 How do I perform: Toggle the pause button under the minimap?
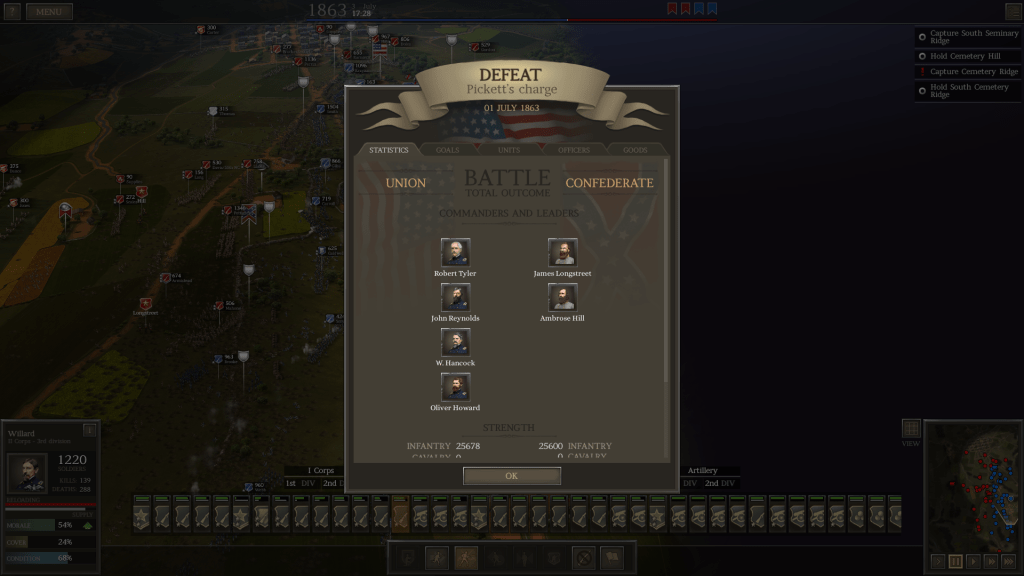click(955, 562)
